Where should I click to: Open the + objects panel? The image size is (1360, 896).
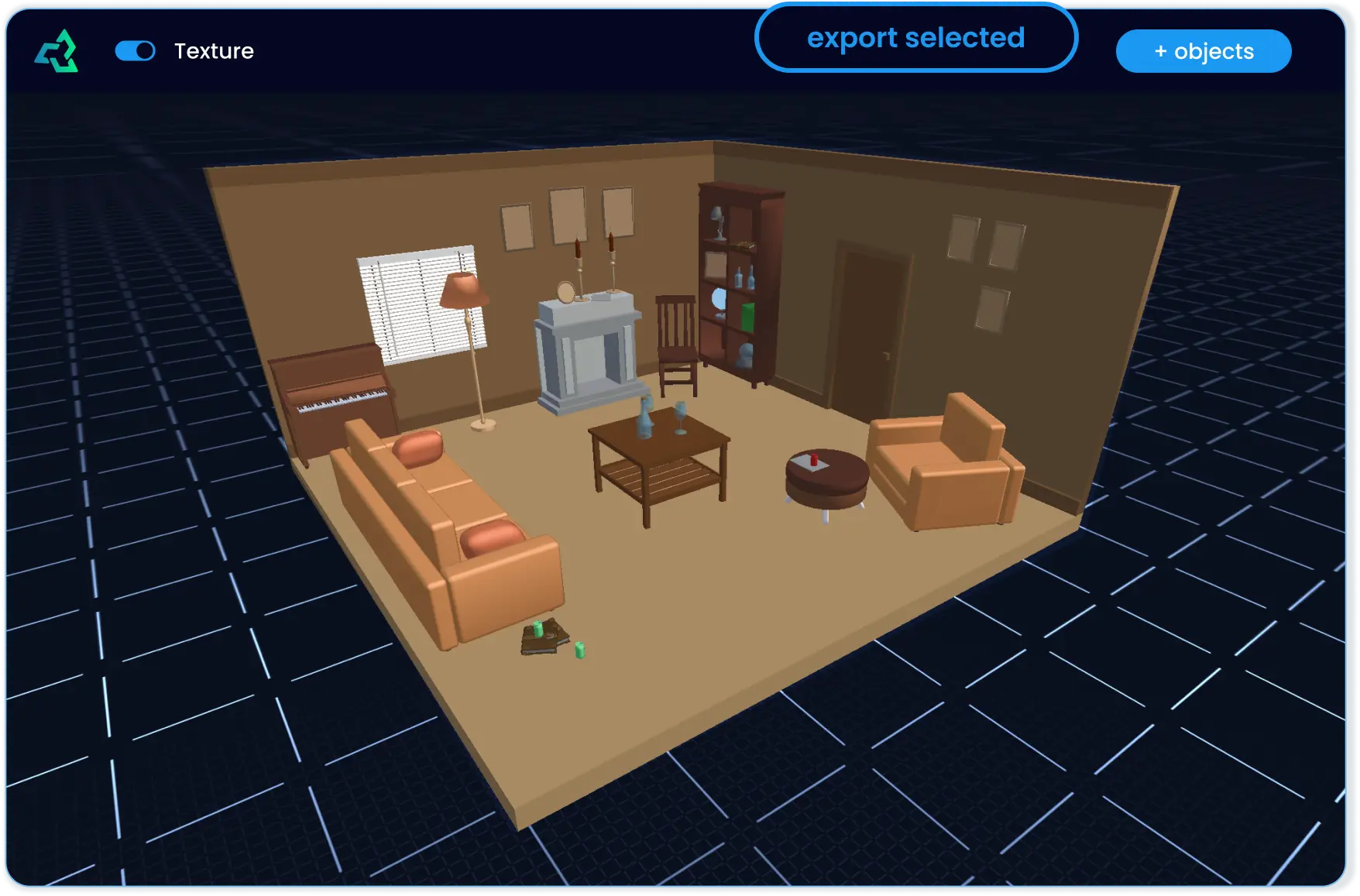[1203, 51]
